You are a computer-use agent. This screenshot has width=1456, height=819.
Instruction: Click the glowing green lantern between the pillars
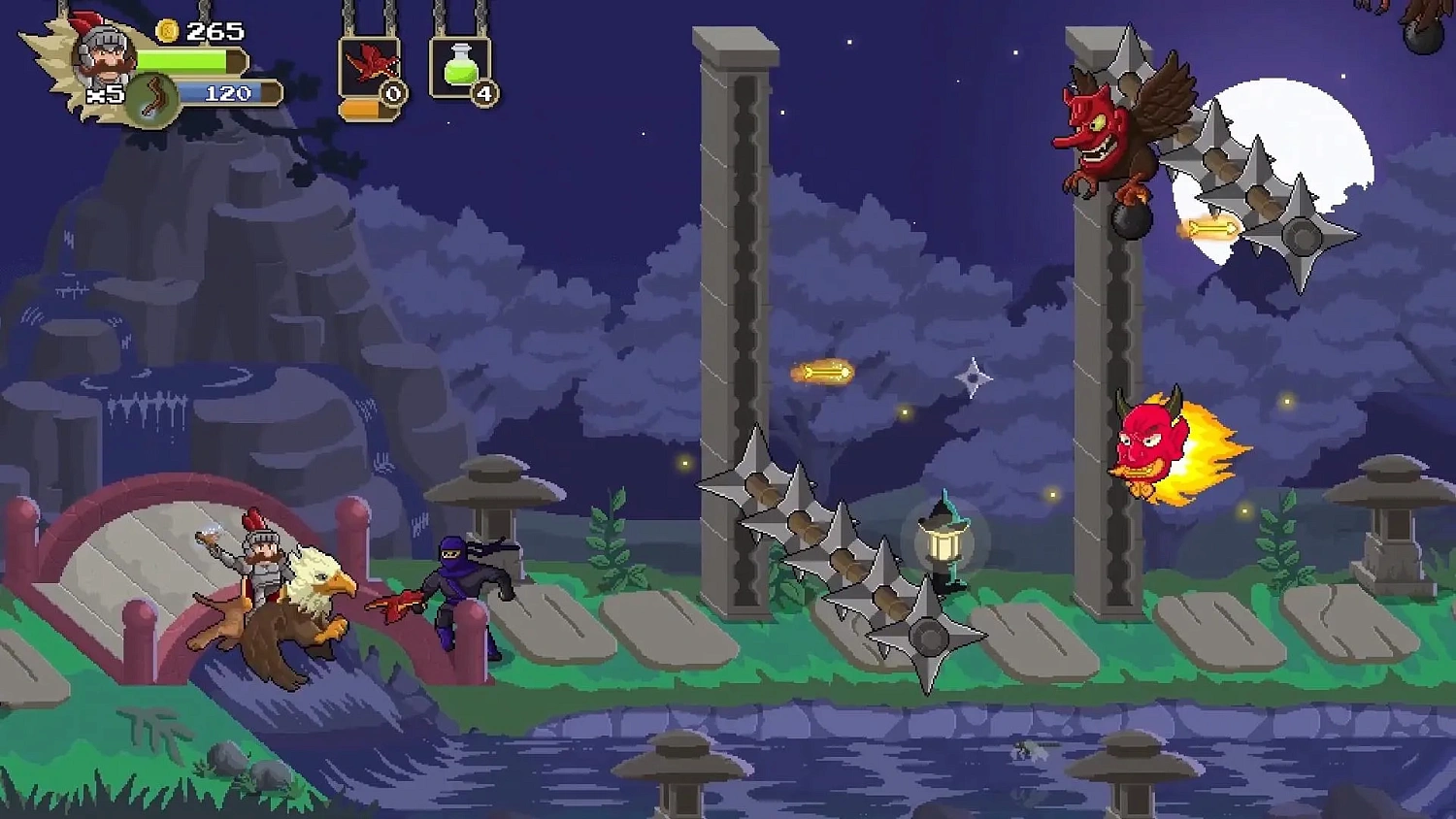(x=943, y=543)
